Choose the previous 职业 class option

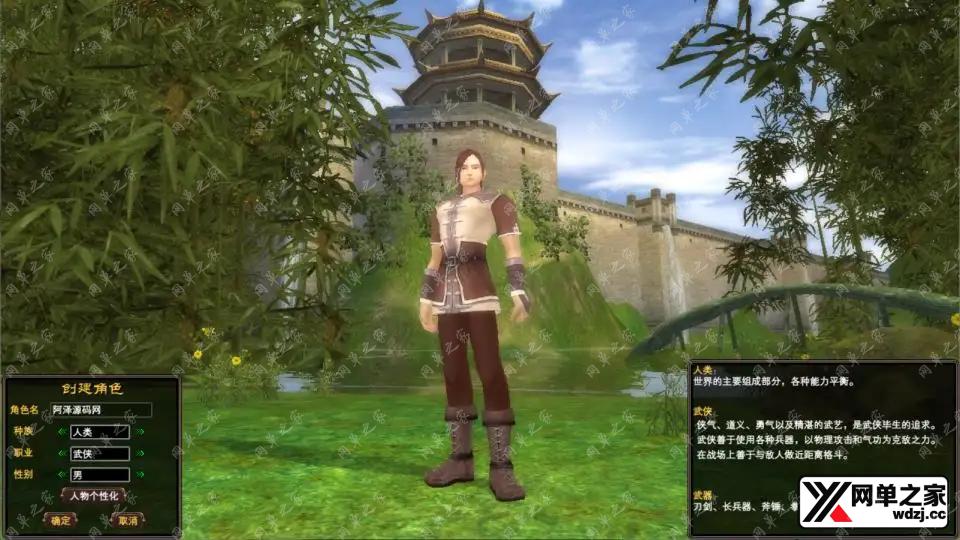click(60, 453)
